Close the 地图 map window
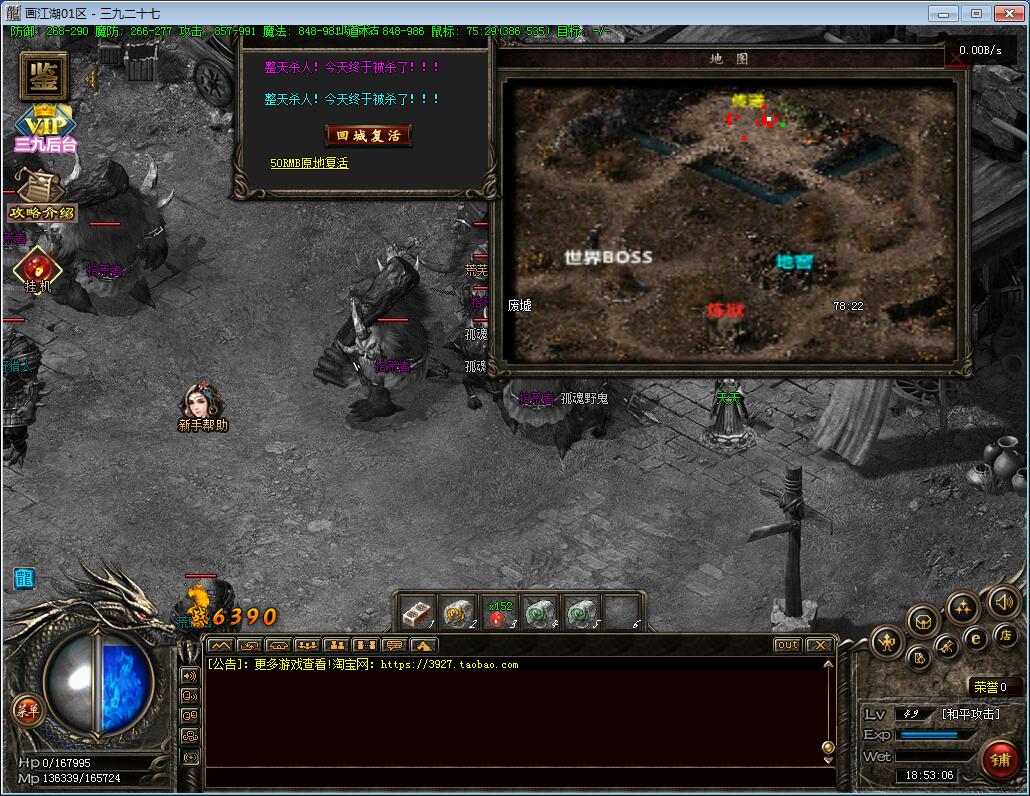The image size is (1030, 796). [956, 59]
